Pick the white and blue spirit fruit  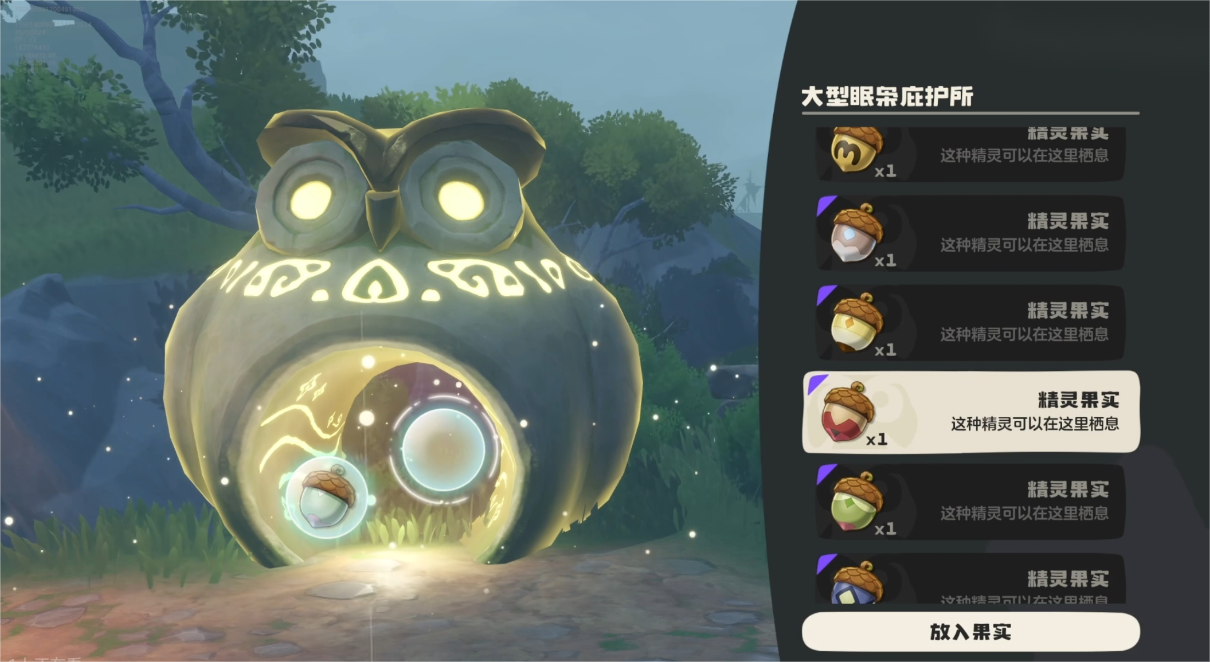(970, 233)
